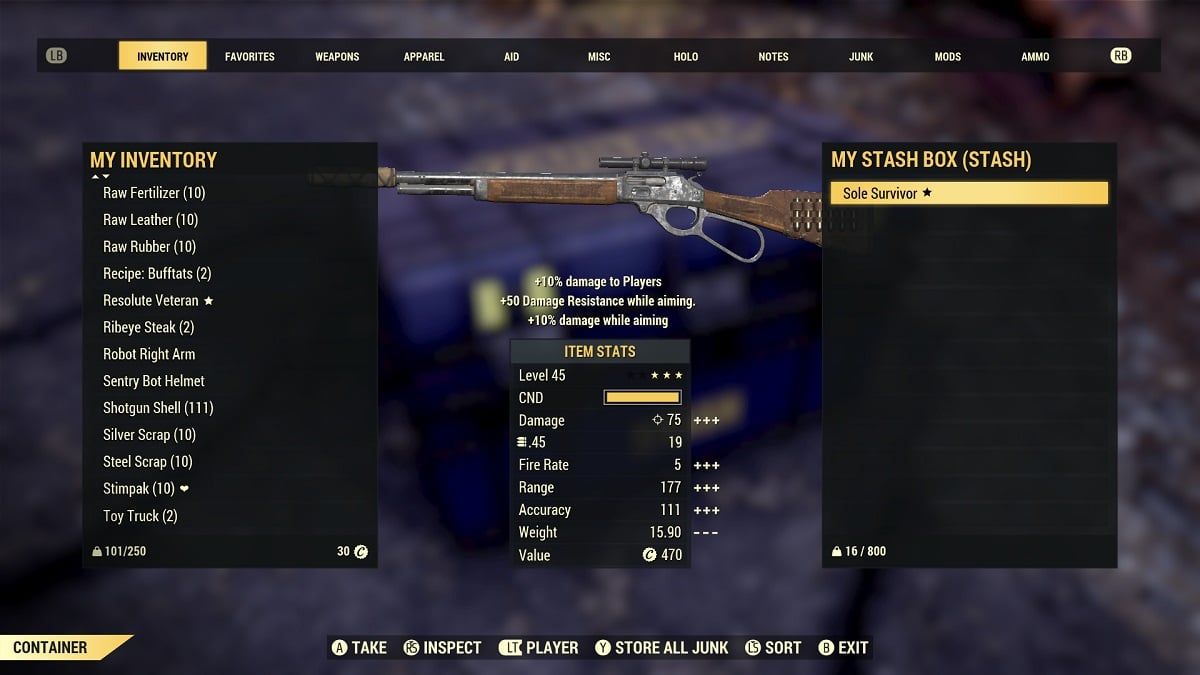Select the Toy Truck item
Screen dimensions: 1200x675
(x=140, y=516)
